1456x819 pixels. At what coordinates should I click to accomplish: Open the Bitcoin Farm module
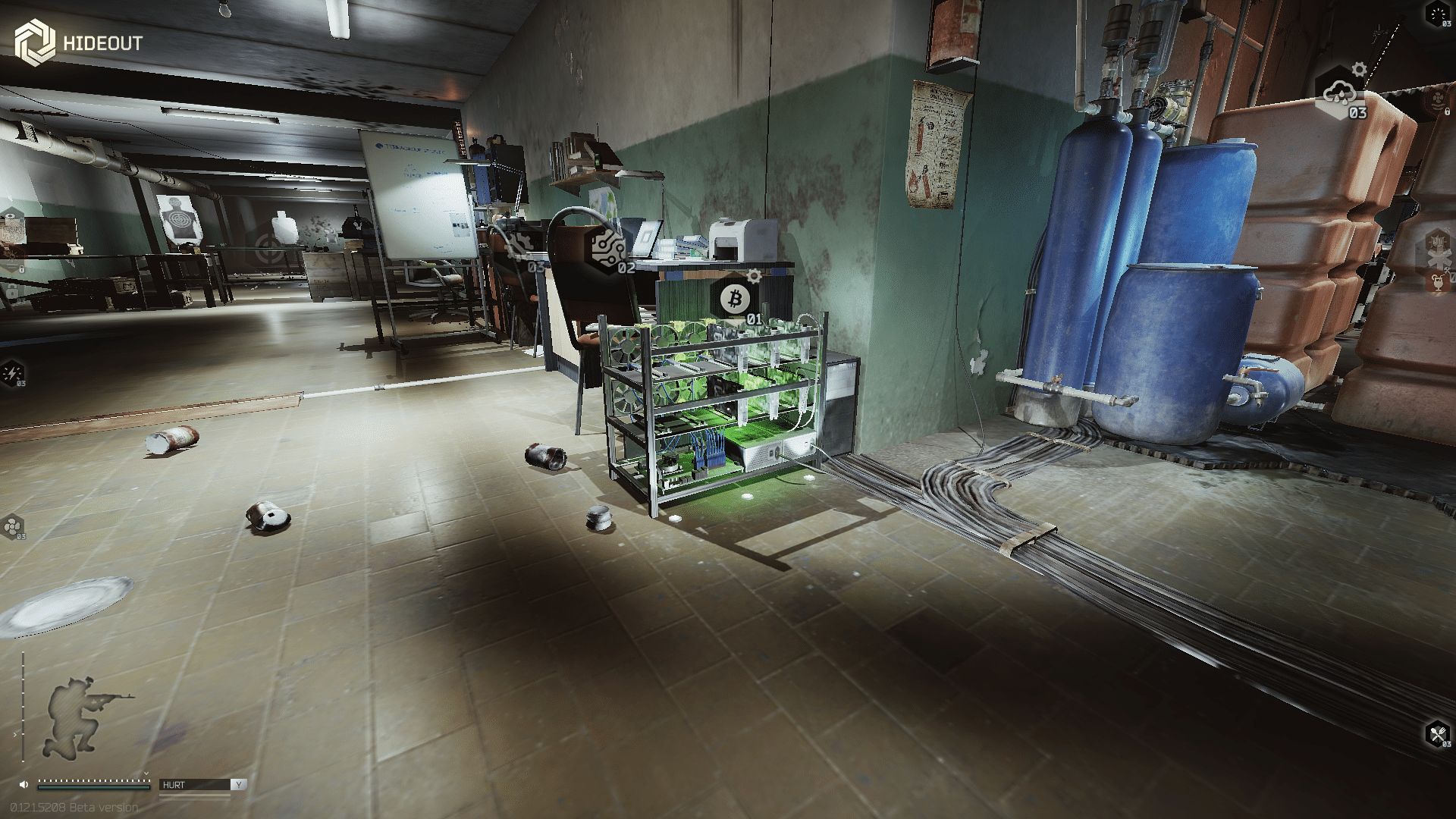734,300
